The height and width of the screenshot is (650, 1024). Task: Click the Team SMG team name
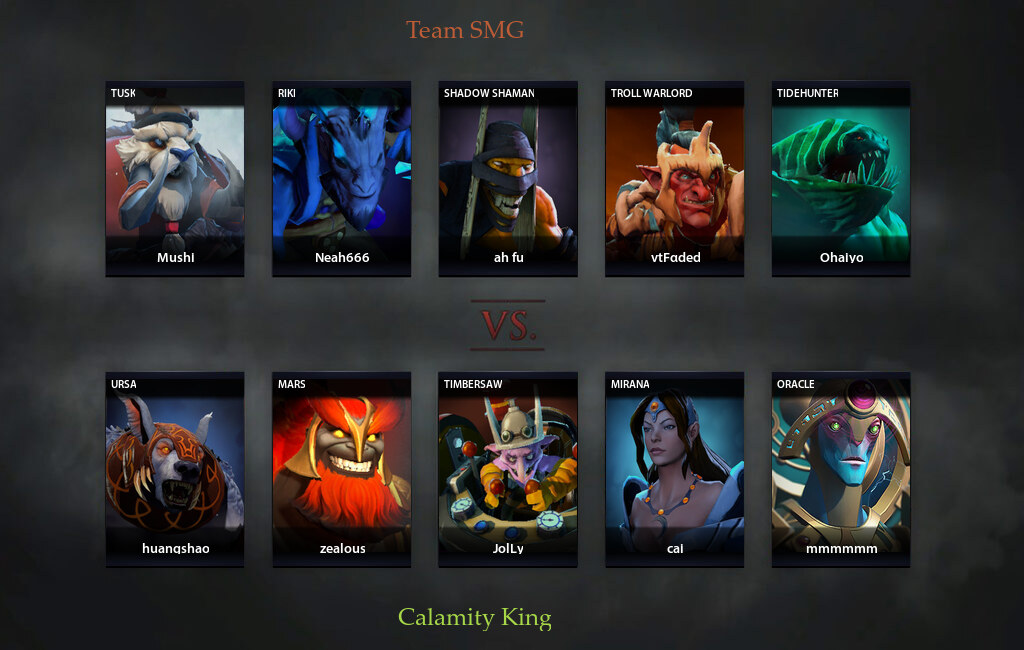coord(465,30)
